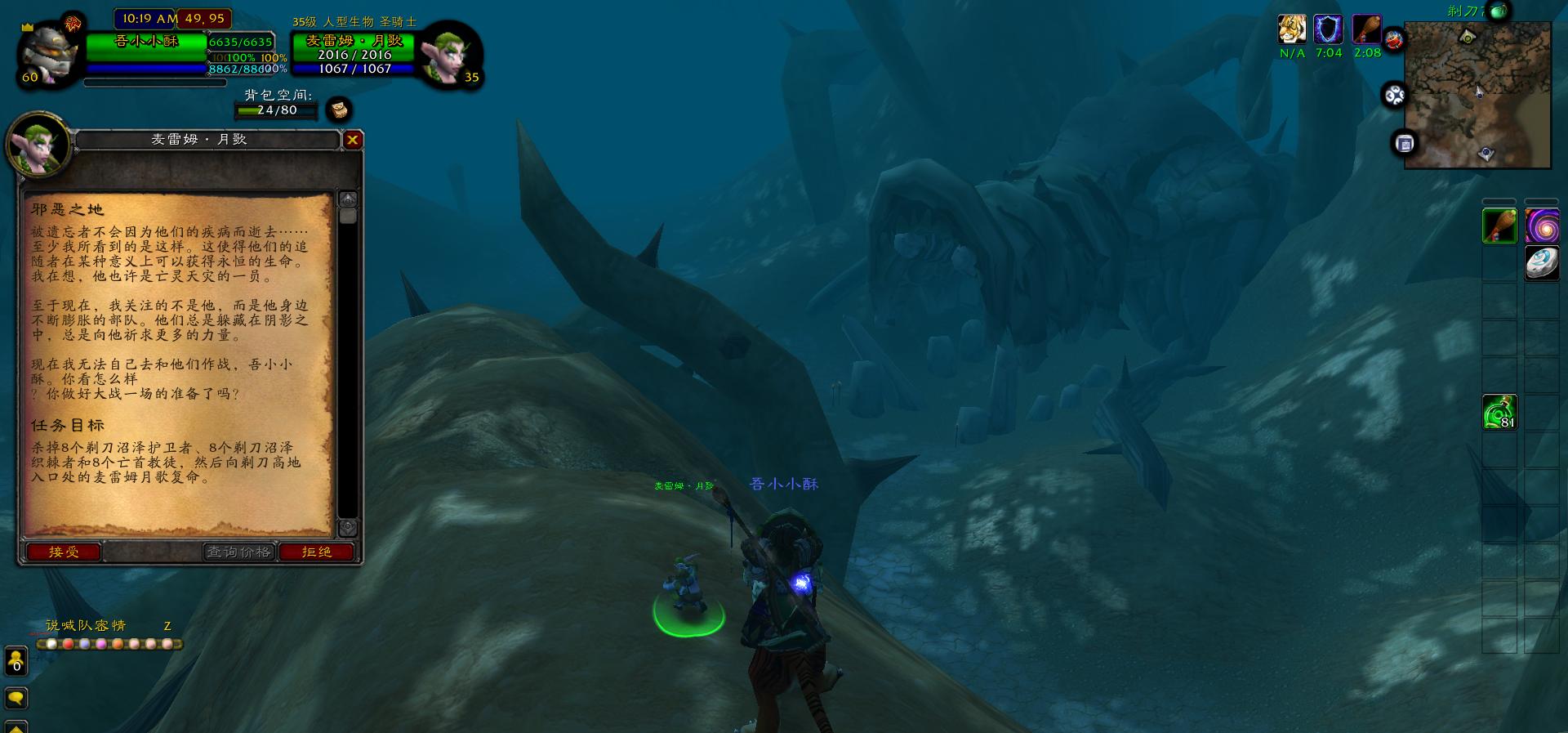Image resolution: width=1568 pixels, height=733 pixels.
Task: Click the blue shield buff icon
Action: [x=1329, y=29]
